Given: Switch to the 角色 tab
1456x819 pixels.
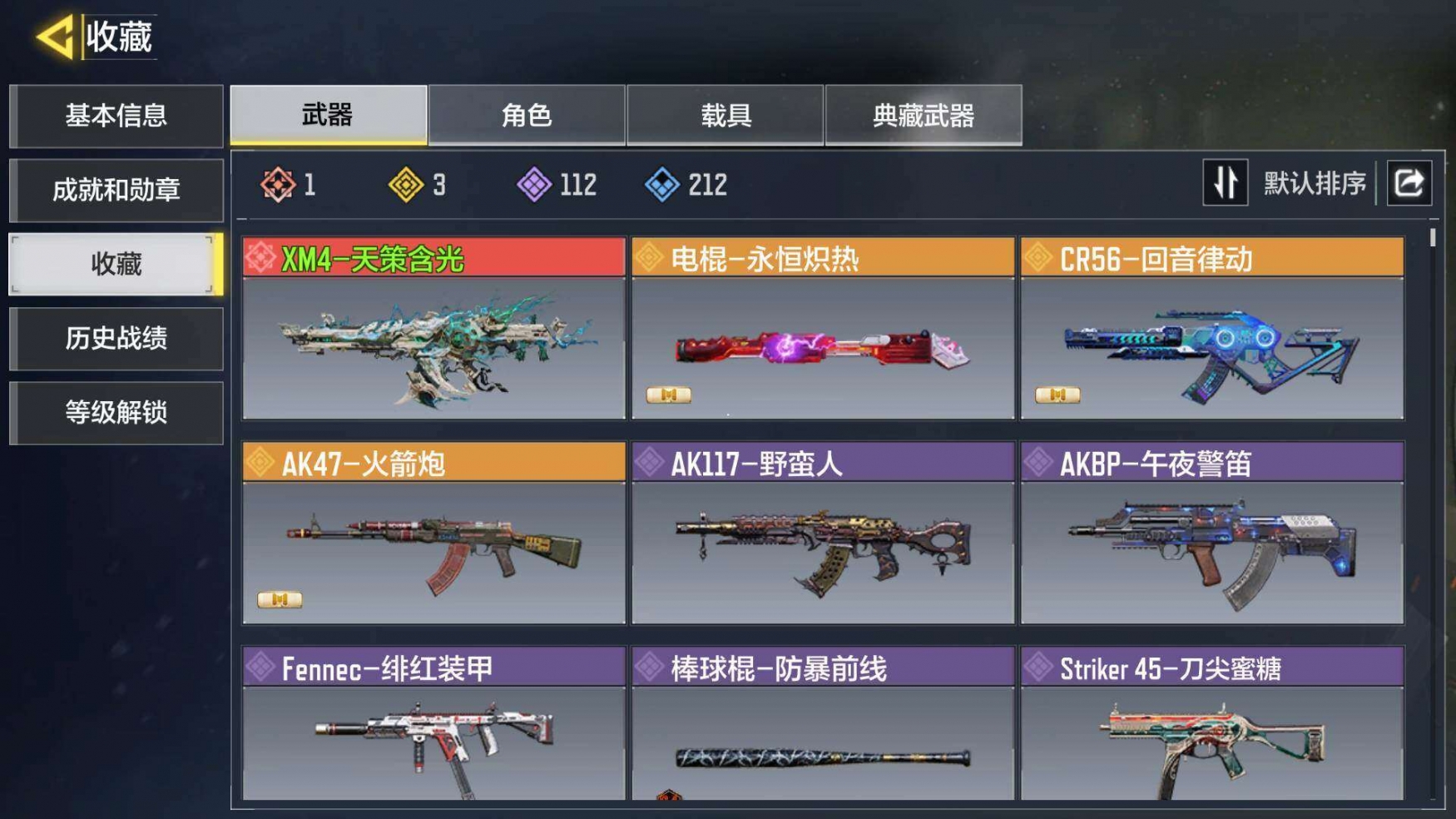Looking at the screenshot, I should [526, 115].
